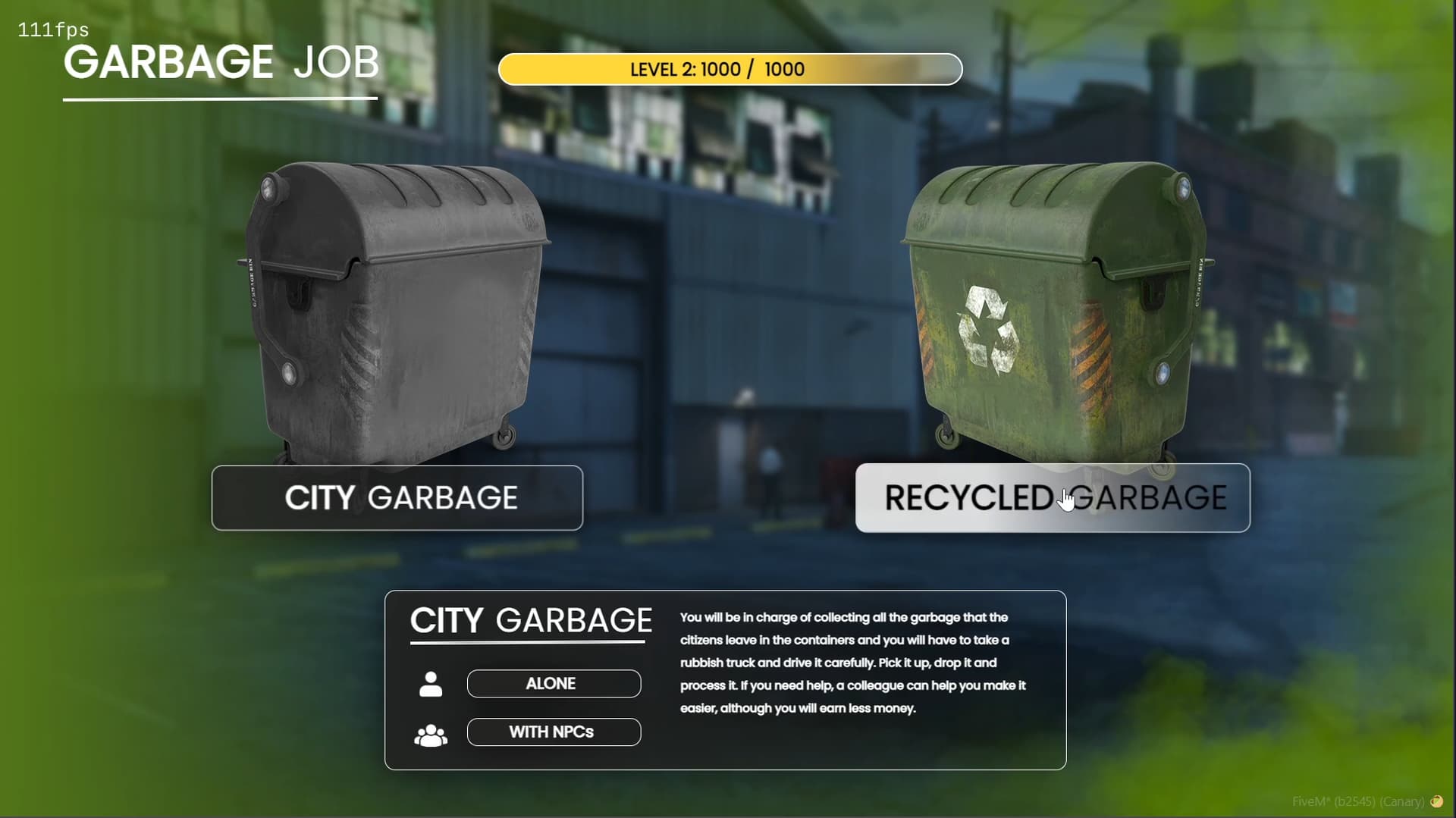Click the wheel of the City Garbage container

(504, 437)
